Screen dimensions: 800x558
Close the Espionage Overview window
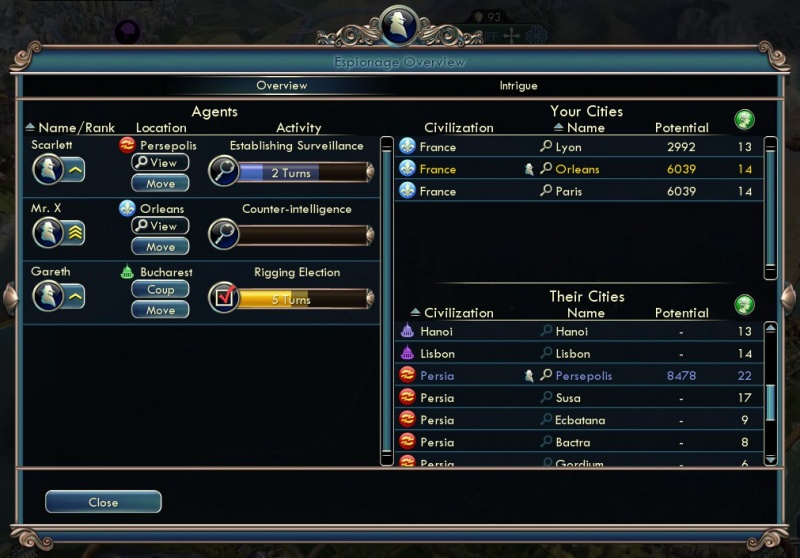pyautogui.click(x=103, y=502)
